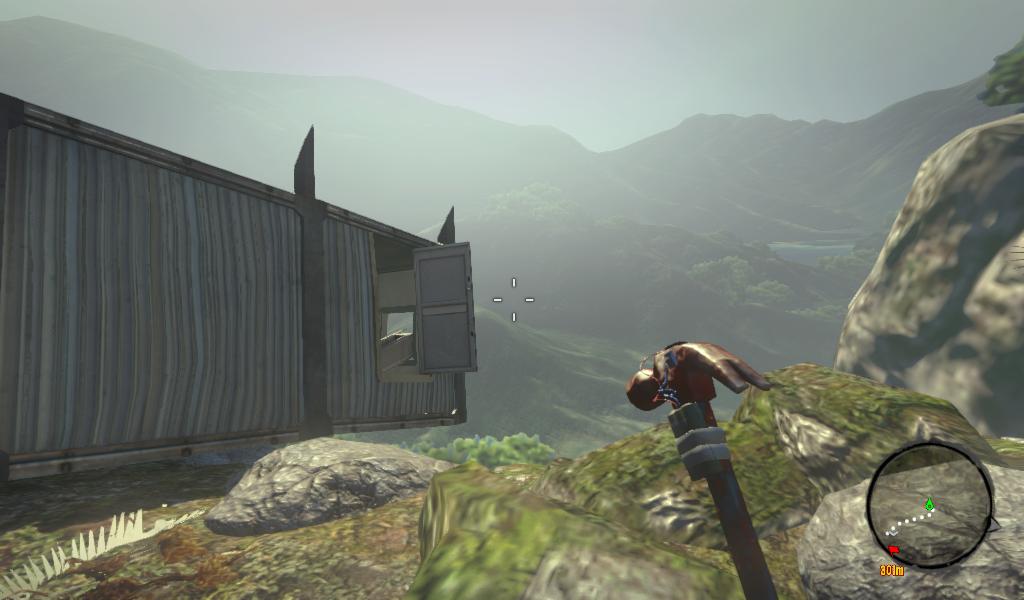Open the circular minimap

[929, 506]
